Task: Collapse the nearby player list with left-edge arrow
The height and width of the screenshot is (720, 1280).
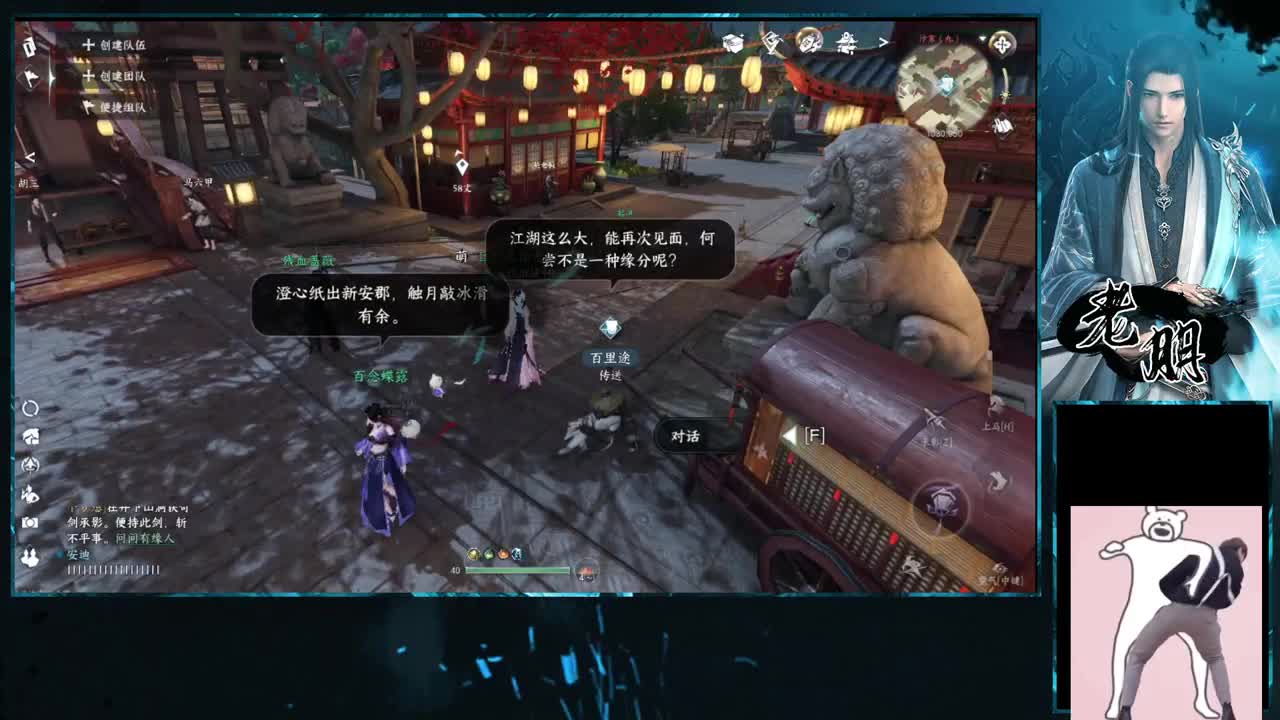Action: (29, 156)
